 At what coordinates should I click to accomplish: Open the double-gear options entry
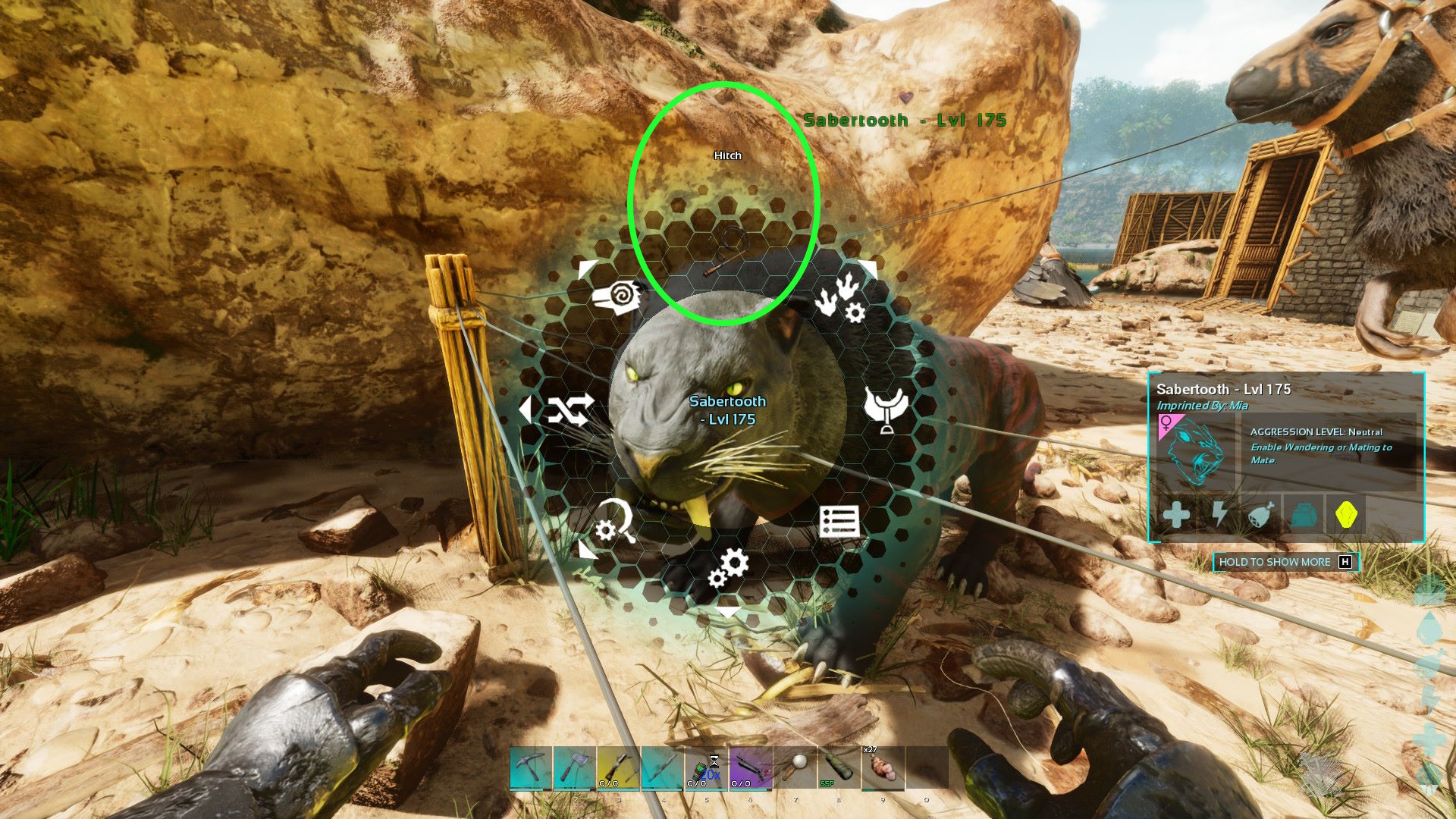[x=728, y=569]
